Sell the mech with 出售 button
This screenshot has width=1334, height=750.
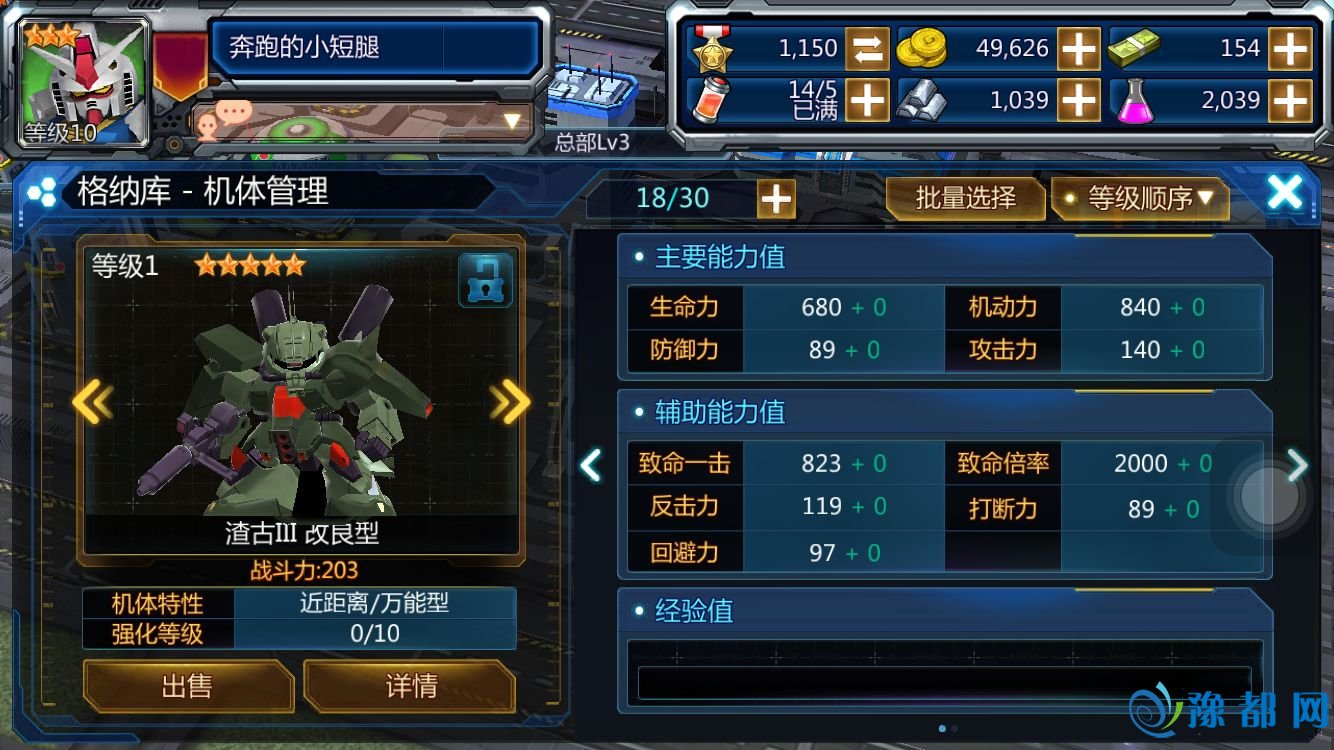pyautogui.click(x=187, y=685)
